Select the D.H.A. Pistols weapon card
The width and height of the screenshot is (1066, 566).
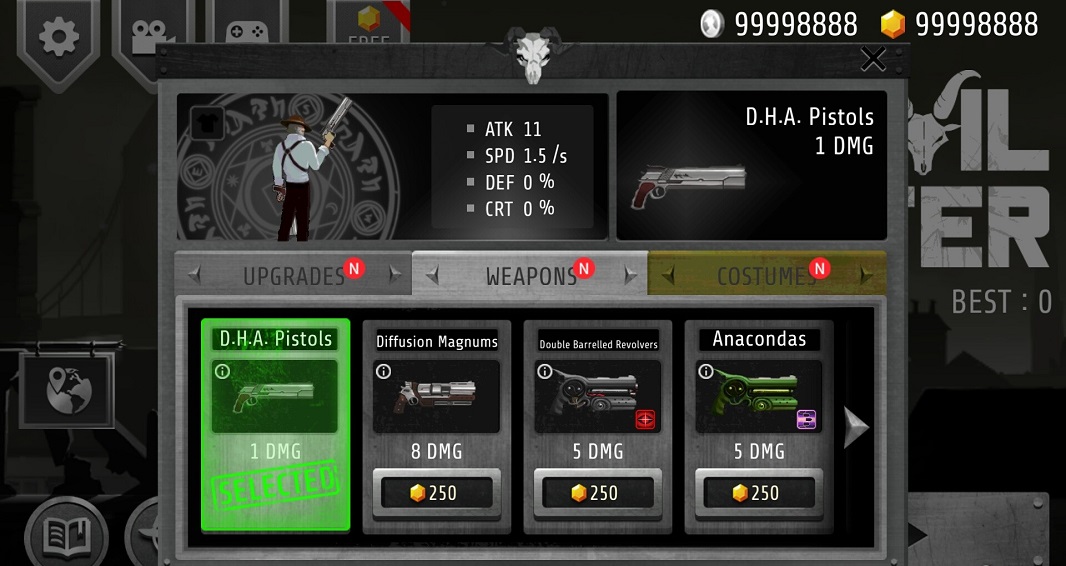[x=276, y=423]
